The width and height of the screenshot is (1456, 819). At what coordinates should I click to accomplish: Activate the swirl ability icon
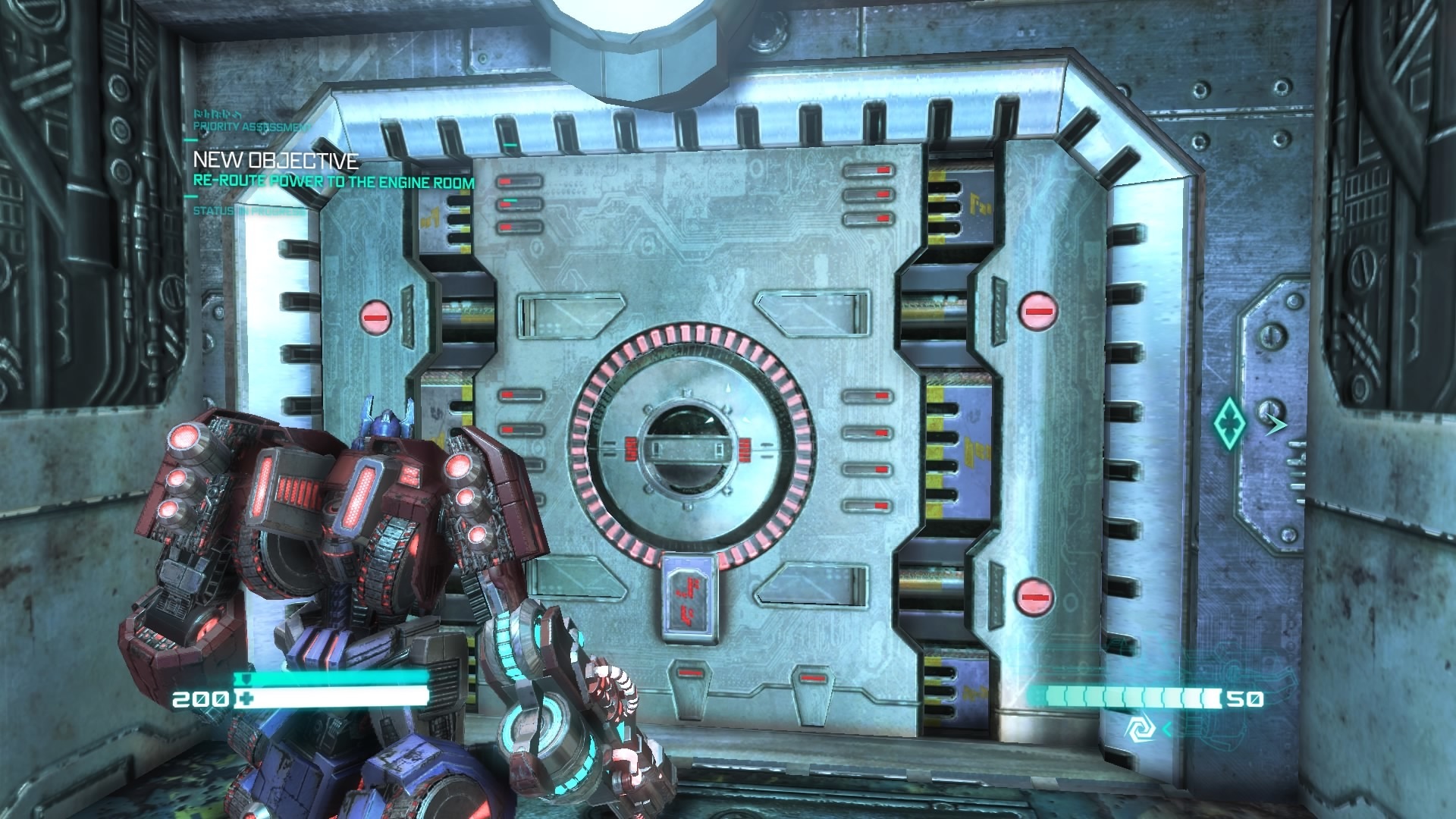coord(1139,730)
